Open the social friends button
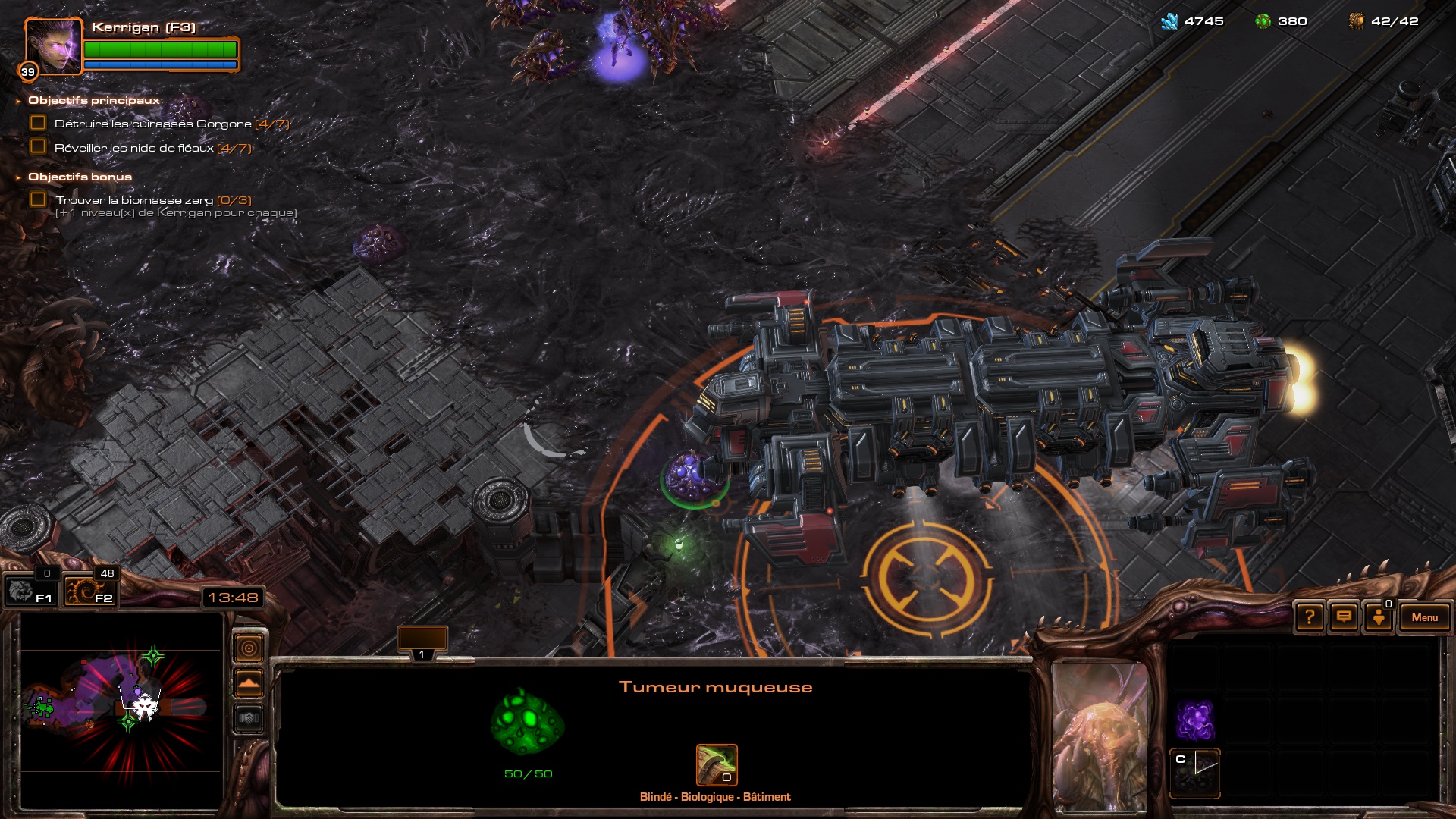The height and width of the screenshot is (819, 1456). click(x=1379, y=617)
